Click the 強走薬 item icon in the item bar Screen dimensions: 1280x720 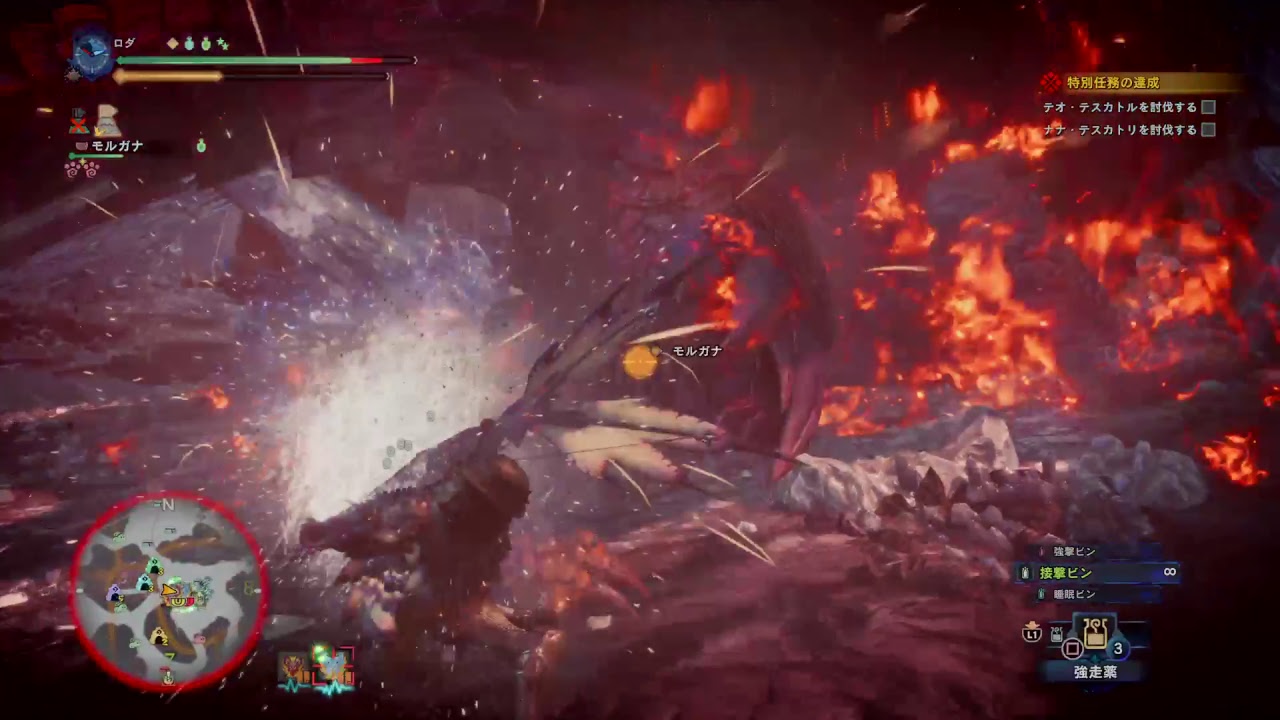point(1095,632)
